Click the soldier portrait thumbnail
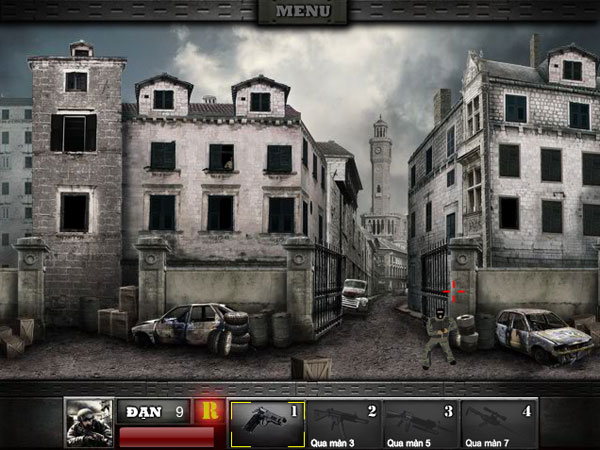600x450 pixels. pyautogui.click(x=88, y=423)
